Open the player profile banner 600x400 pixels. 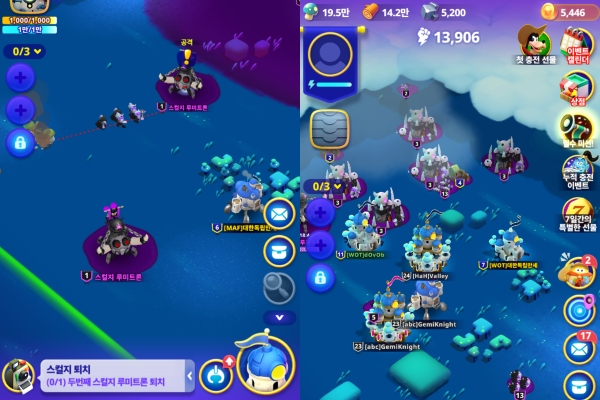tap(330, 63)
